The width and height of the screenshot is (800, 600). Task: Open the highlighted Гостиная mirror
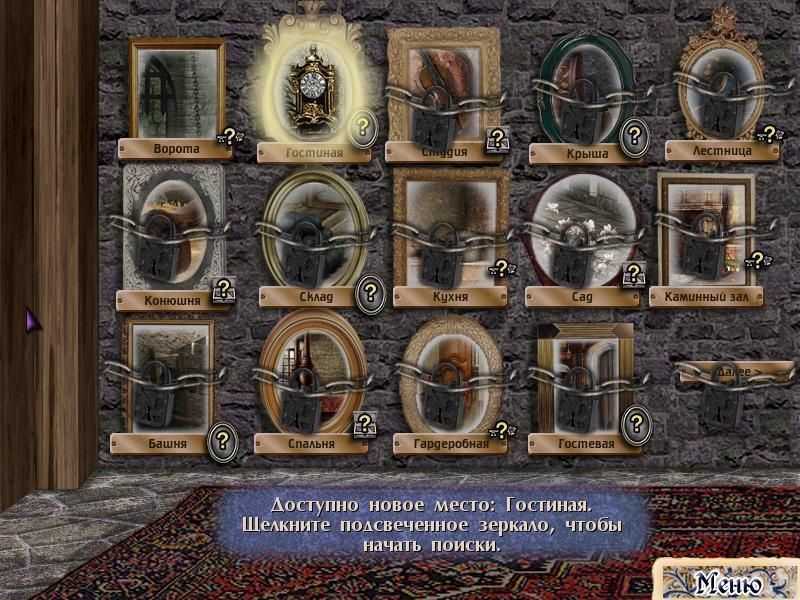313,88
